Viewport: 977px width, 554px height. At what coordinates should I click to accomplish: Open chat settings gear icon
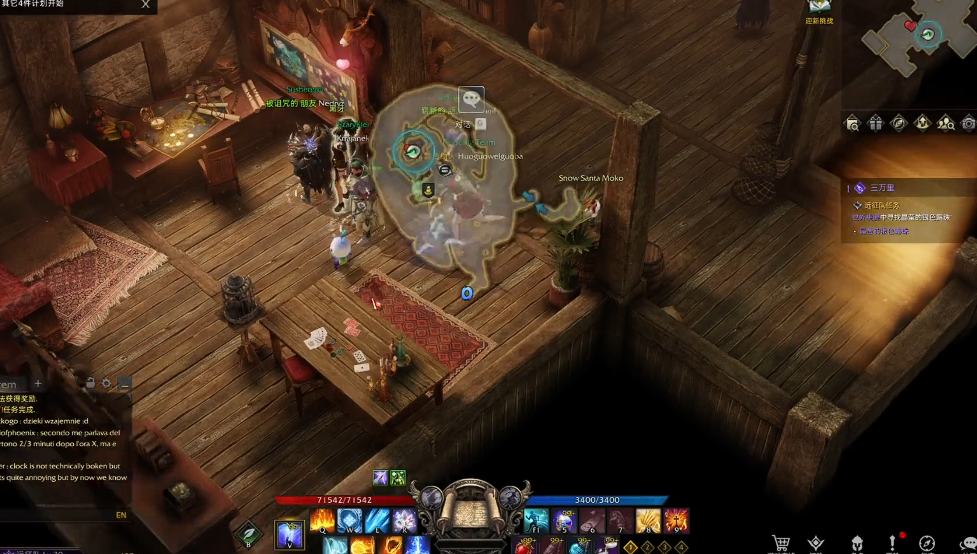107,383
